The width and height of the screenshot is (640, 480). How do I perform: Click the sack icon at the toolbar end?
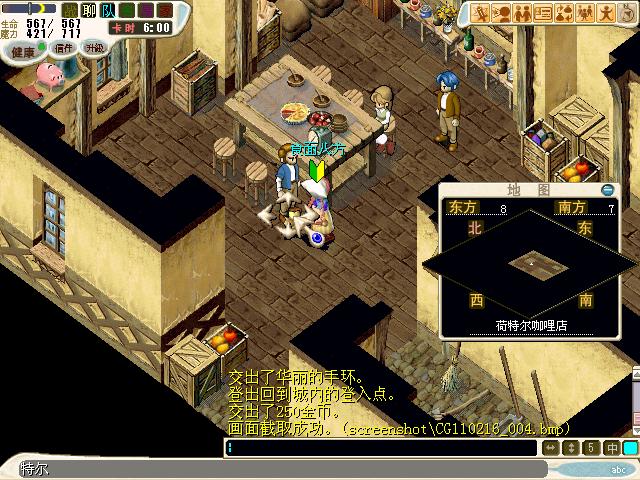point(627,13)
